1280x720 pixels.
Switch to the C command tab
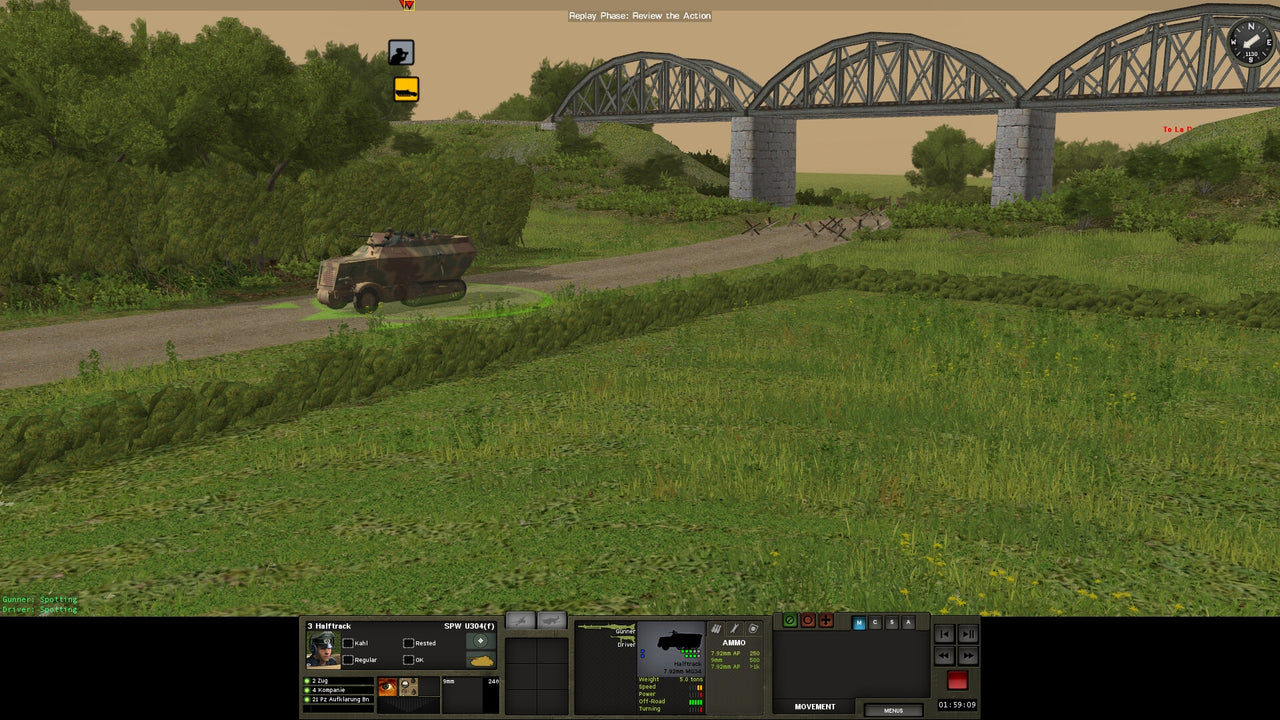tap(875, 622)
